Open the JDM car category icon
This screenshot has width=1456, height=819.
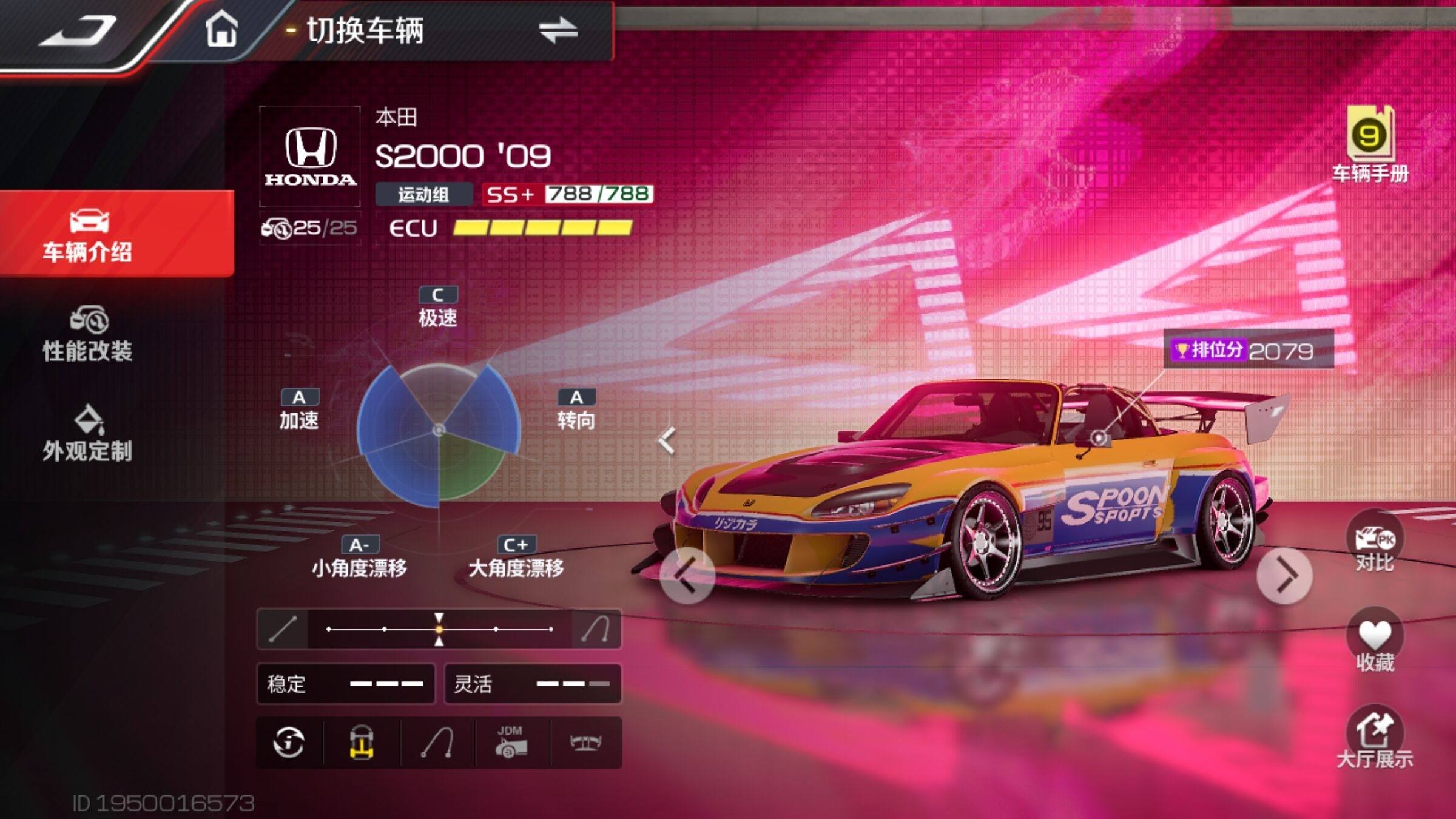[511, 743]
